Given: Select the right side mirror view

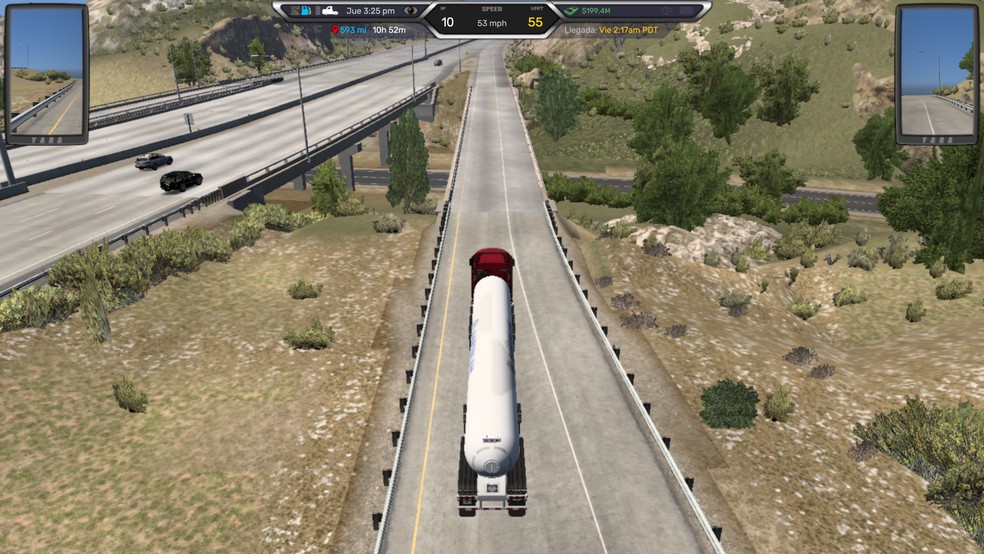Looking at the screenshot, I should click(x=936, y=74).
